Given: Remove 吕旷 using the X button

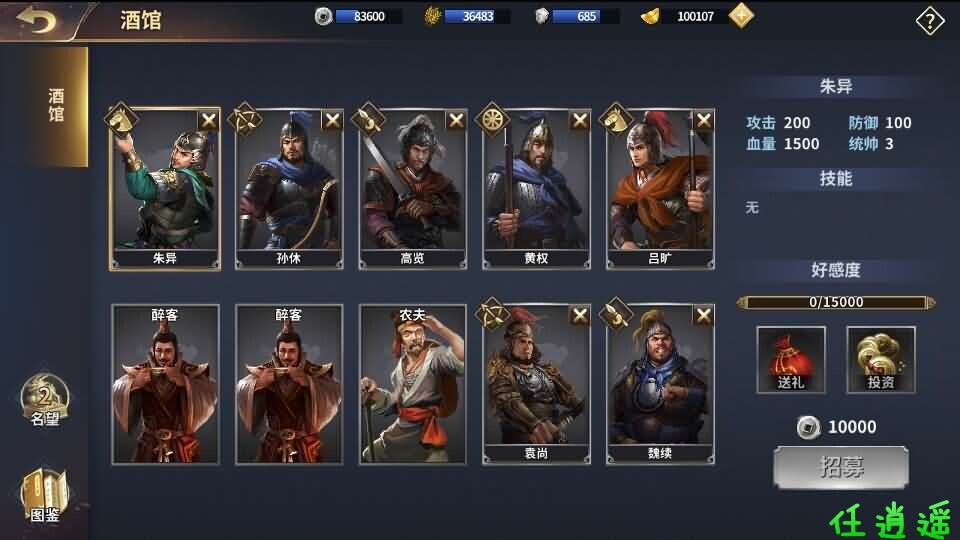Looking at the screenshot, I should (x=704, y=120).
